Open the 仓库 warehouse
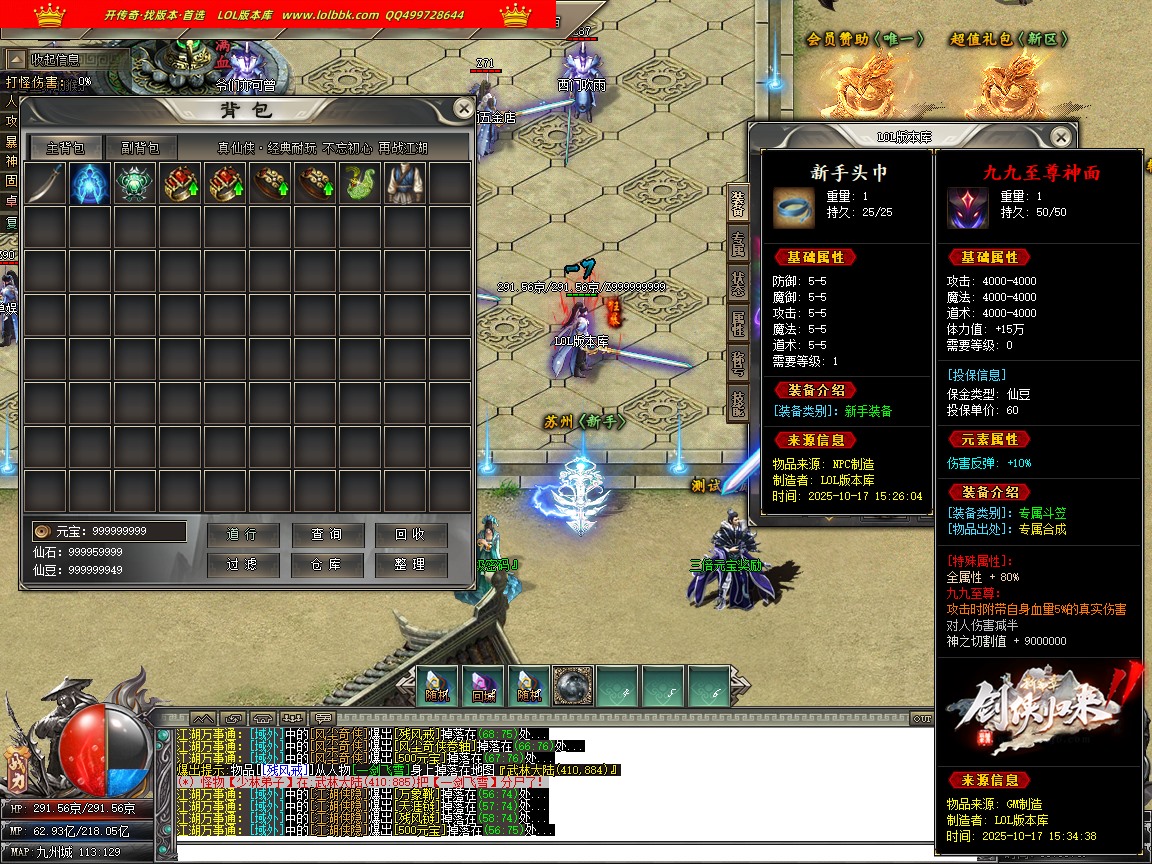Viewport: 1152px width, 864px height. click(x=327, y=565)
